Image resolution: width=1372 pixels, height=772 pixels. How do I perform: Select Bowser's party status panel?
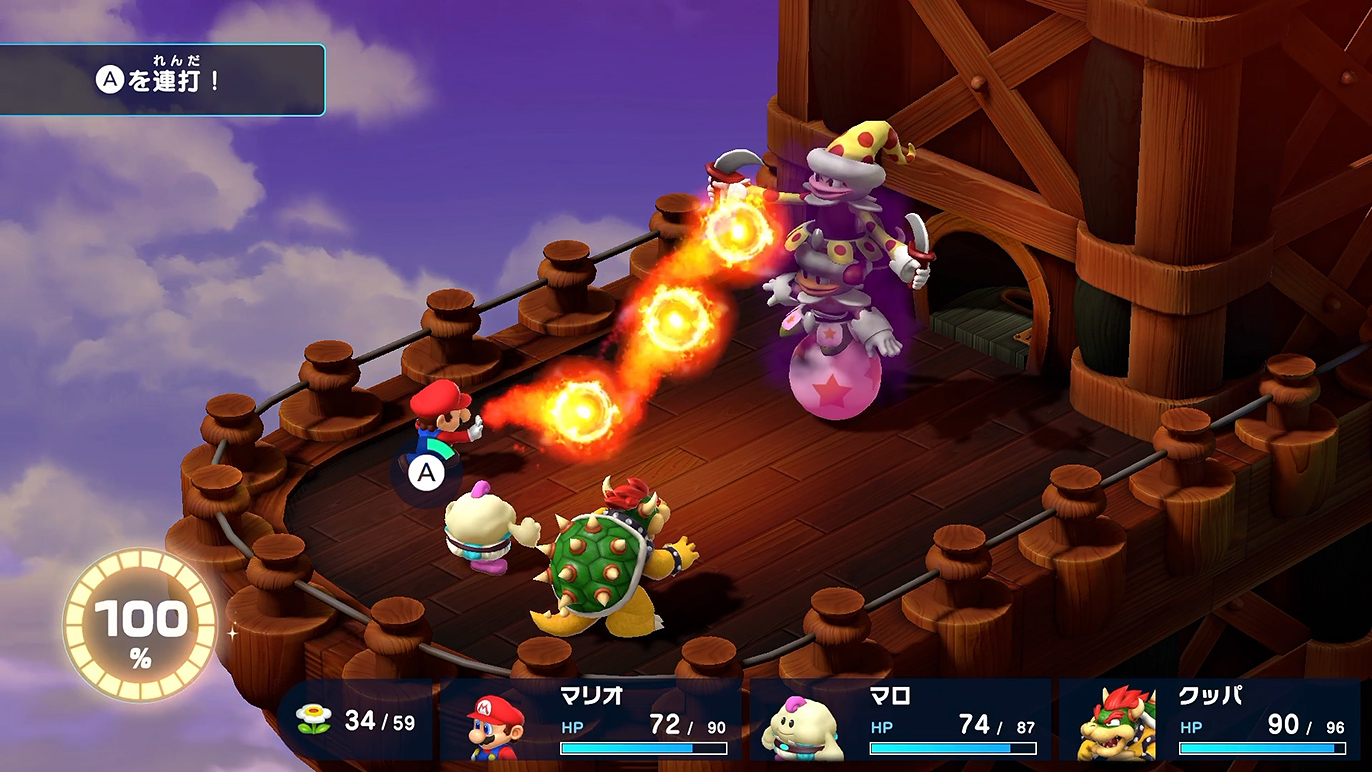[1212, 722]
